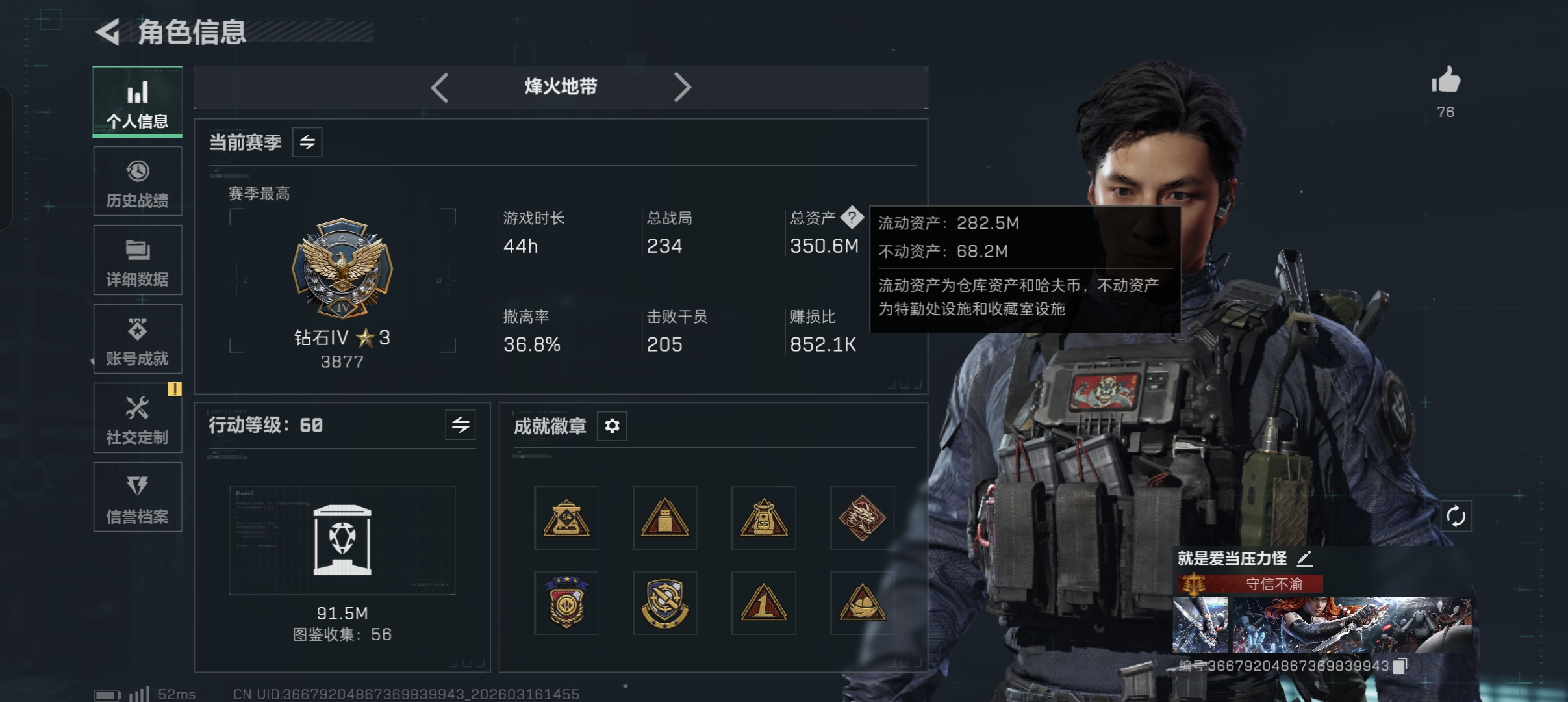Screen dimensions: 1568x702
Task: Toggle the swap icon next to 行动等级
Action: 460,425
